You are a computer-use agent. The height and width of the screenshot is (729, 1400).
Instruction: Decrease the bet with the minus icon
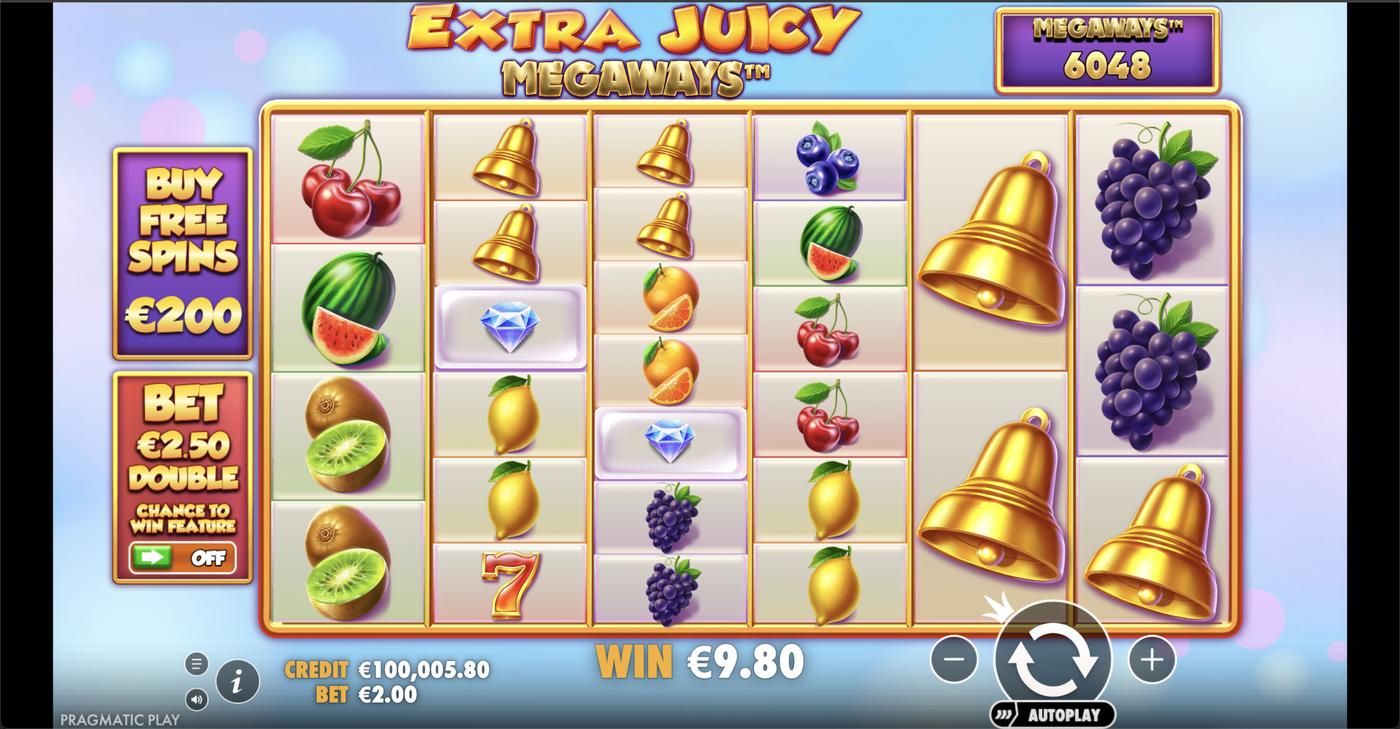coord(953,658)
